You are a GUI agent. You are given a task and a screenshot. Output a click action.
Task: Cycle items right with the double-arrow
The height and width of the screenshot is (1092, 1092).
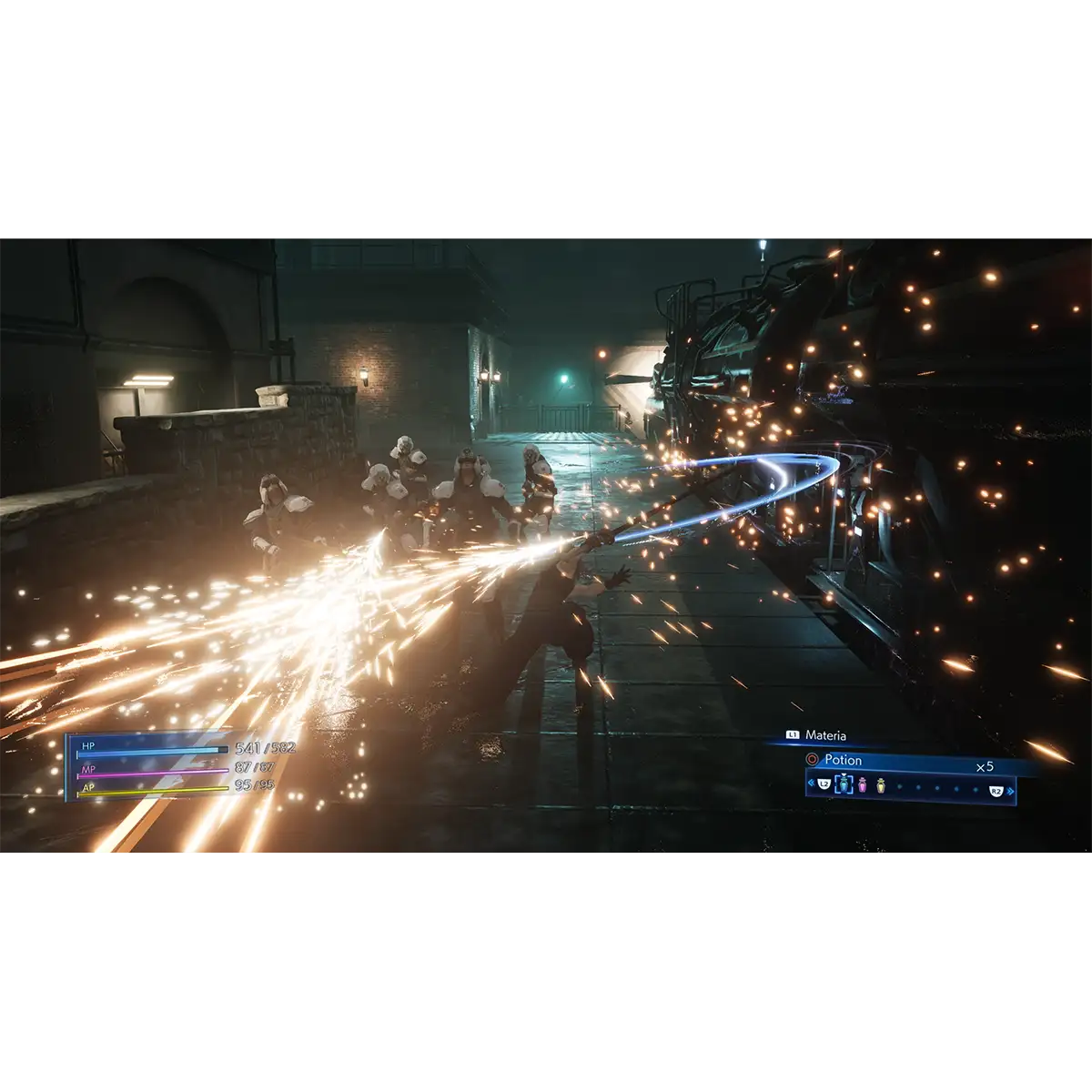(x=1010, y=791)
